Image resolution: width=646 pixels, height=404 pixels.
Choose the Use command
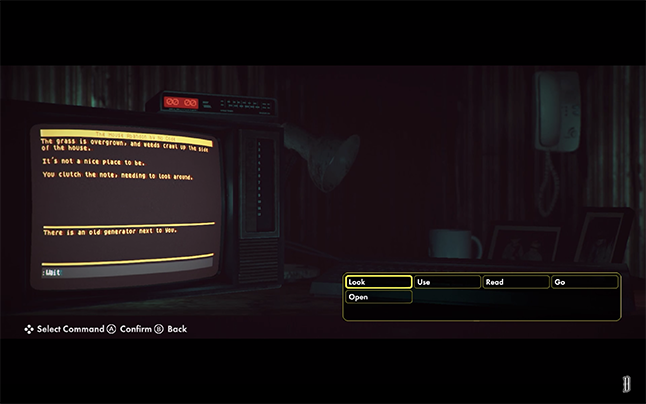point(447,282)
